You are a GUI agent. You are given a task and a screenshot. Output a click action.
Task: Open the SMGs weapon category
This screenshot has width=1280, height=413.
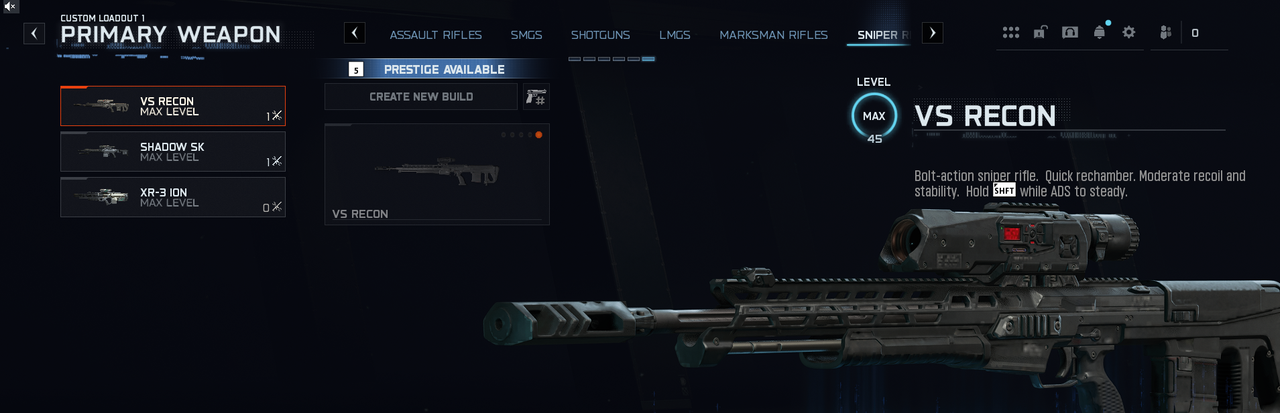(526, 35)
